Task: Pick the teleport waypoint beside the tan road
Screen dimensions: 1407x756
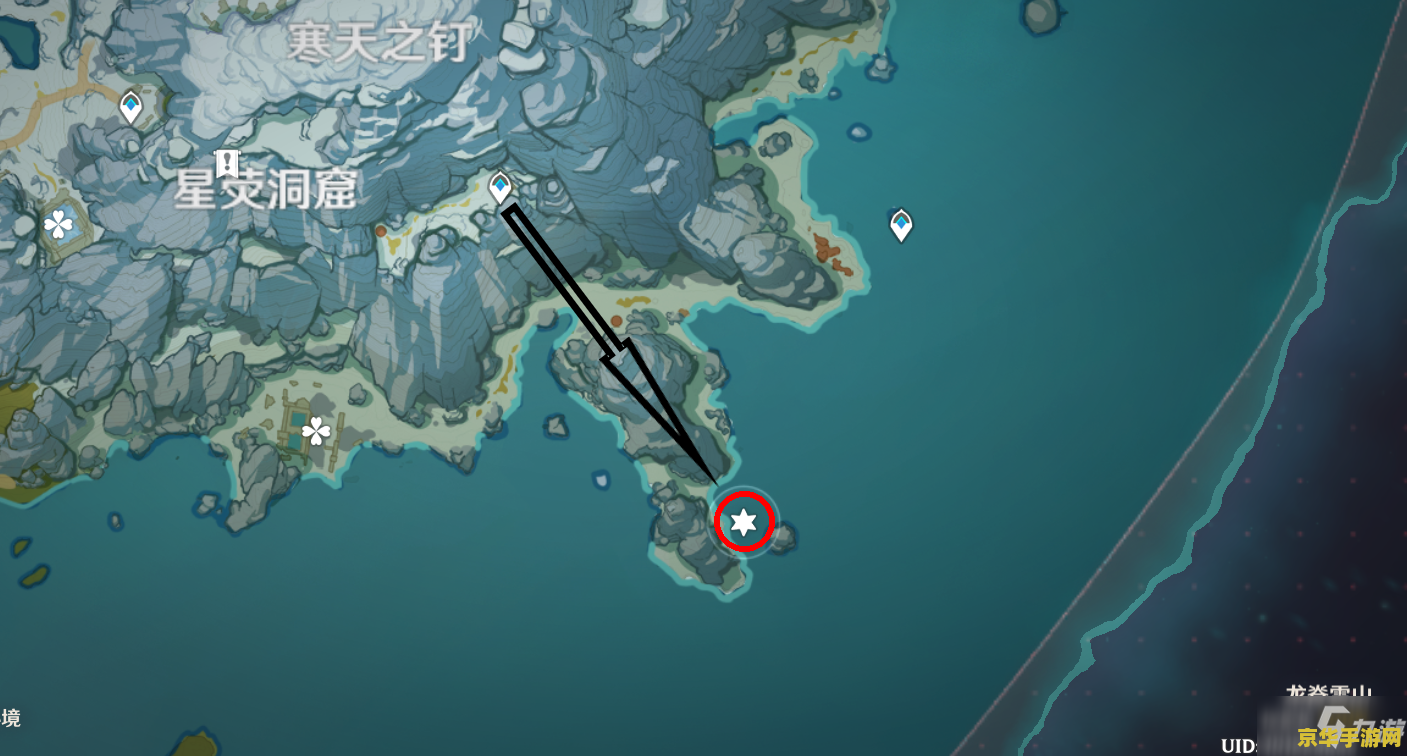Action: coord(131,105)
